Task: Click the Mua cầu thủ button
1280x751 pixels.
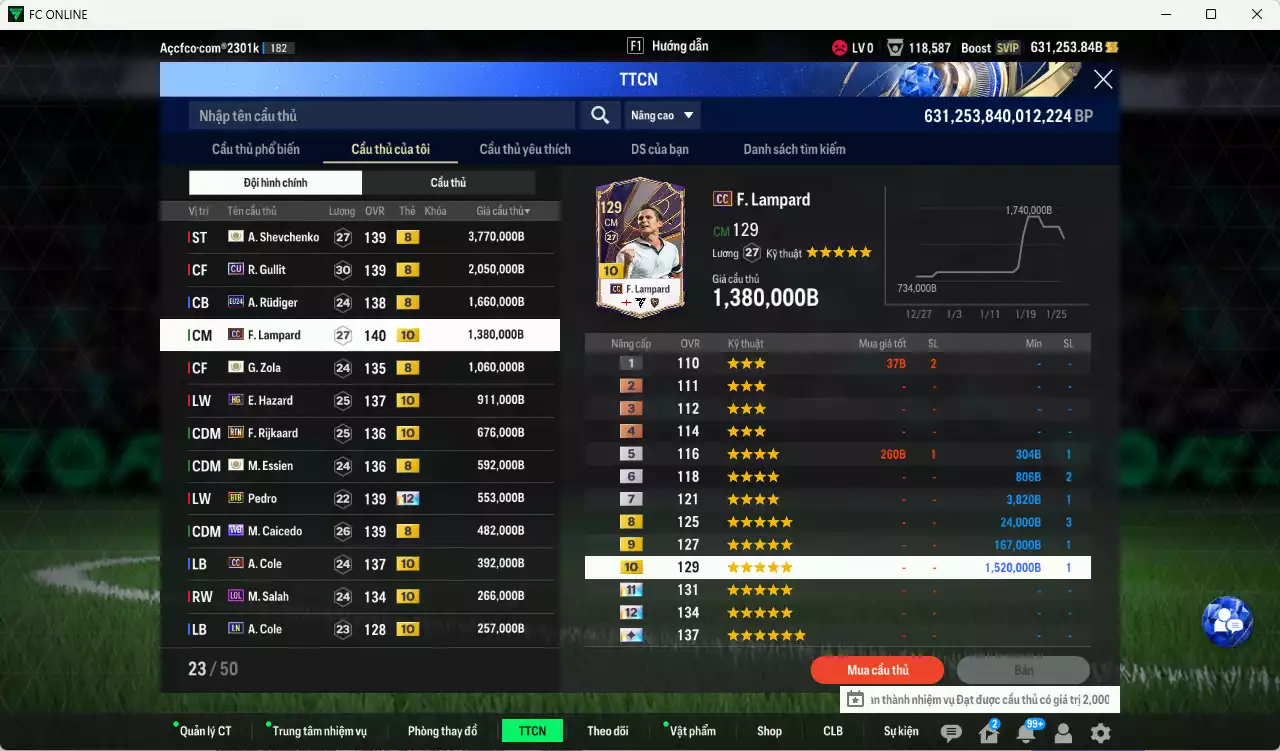Action: (877, 670)
